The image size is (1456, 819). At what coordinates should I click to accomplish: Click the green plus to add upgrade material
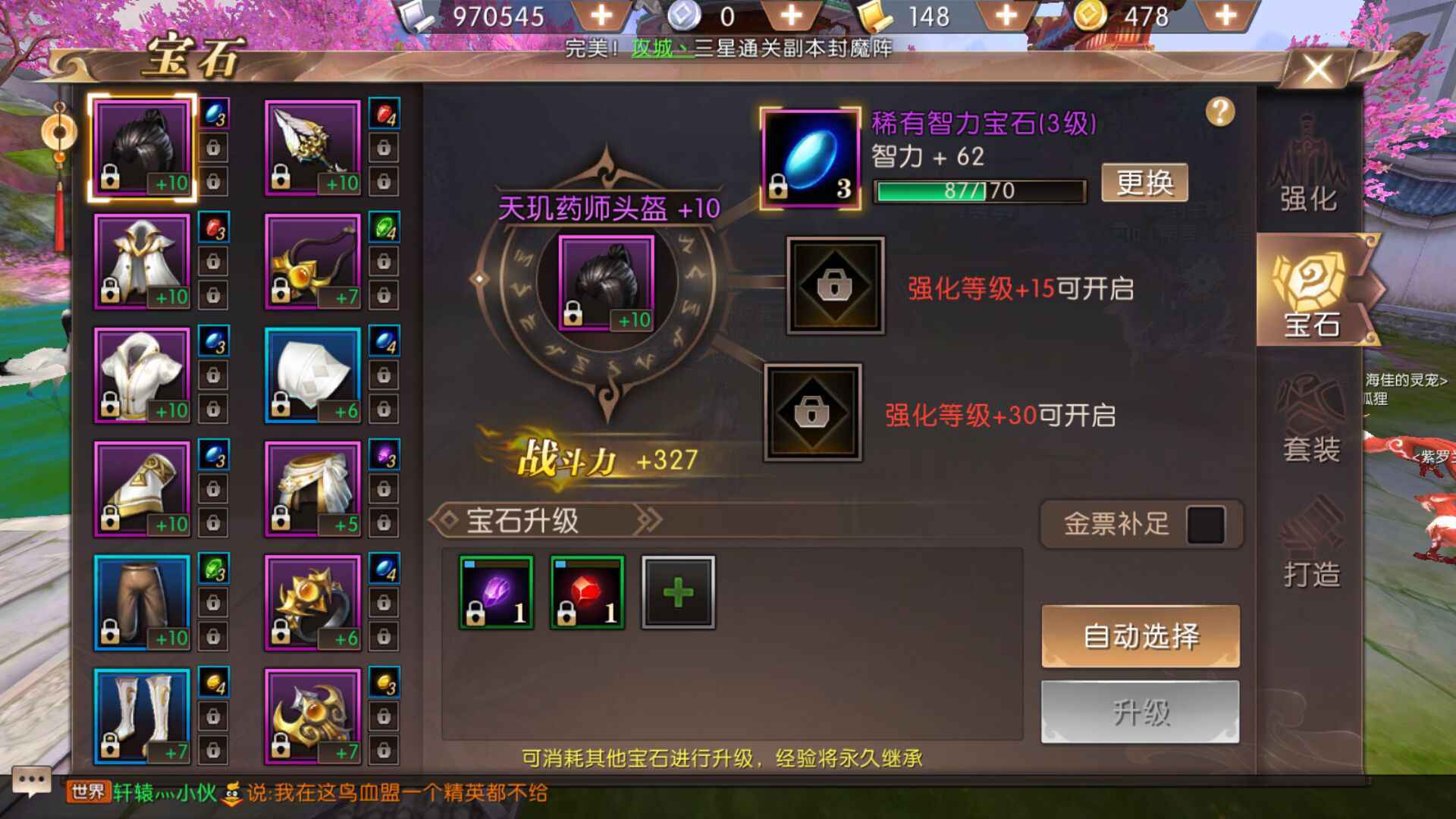click(x=679, y=591)
